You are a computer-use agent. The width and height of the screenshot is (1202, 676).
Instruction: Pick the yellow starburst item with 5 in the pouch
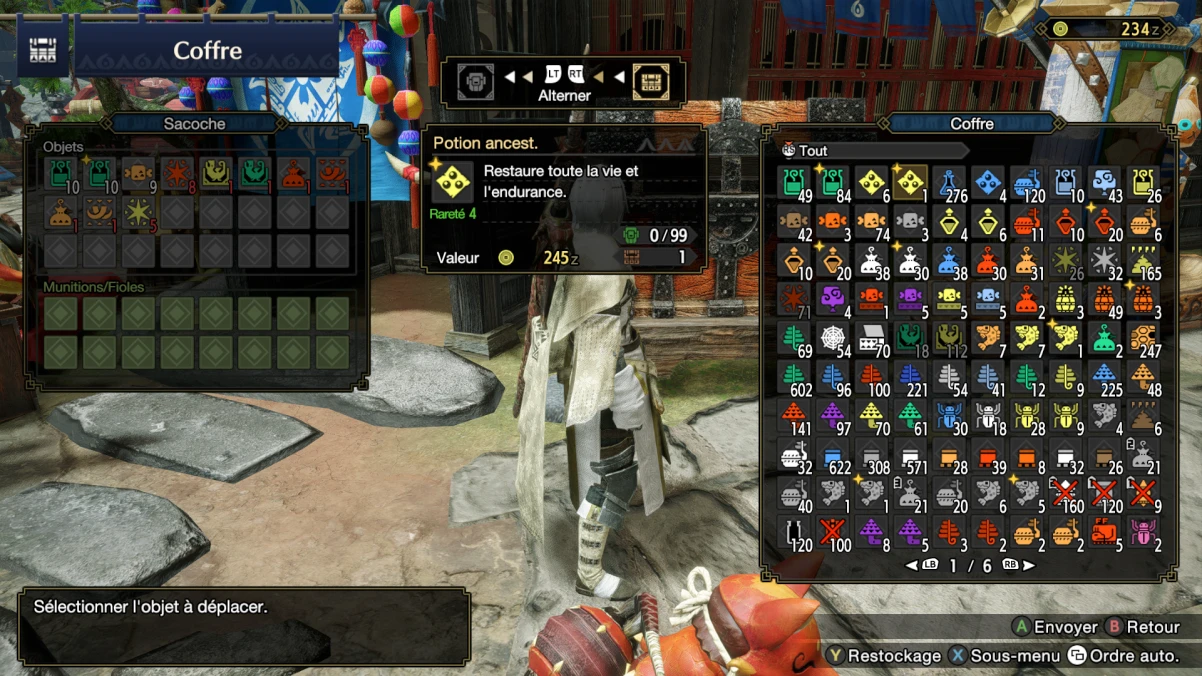pos(138,212)
